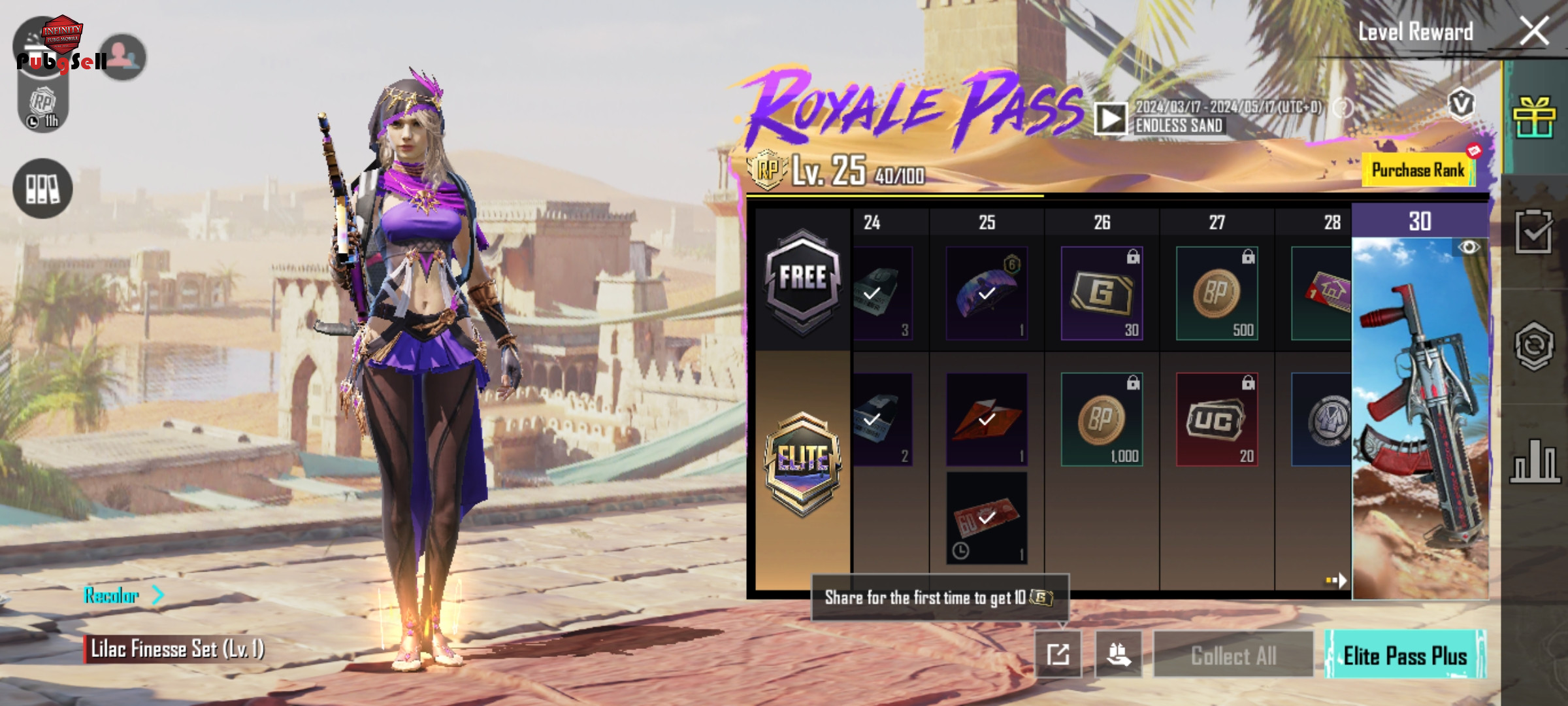Share the Royale Pass via share icon

tap(1058, 654)
